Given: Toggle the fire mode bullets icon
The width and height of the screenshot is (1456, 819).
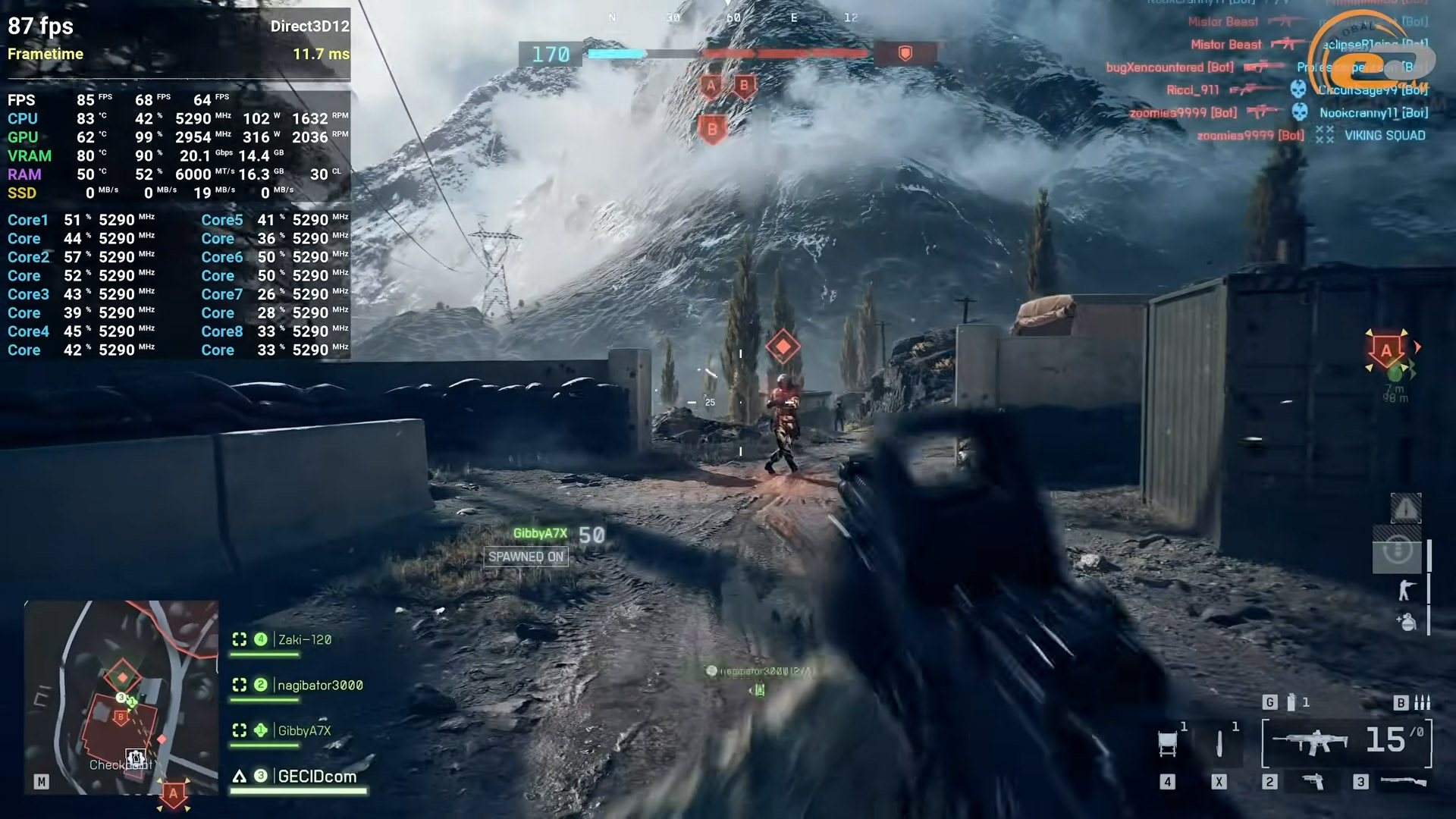Looking at the screenshot, I should [x=1423, y=703].
